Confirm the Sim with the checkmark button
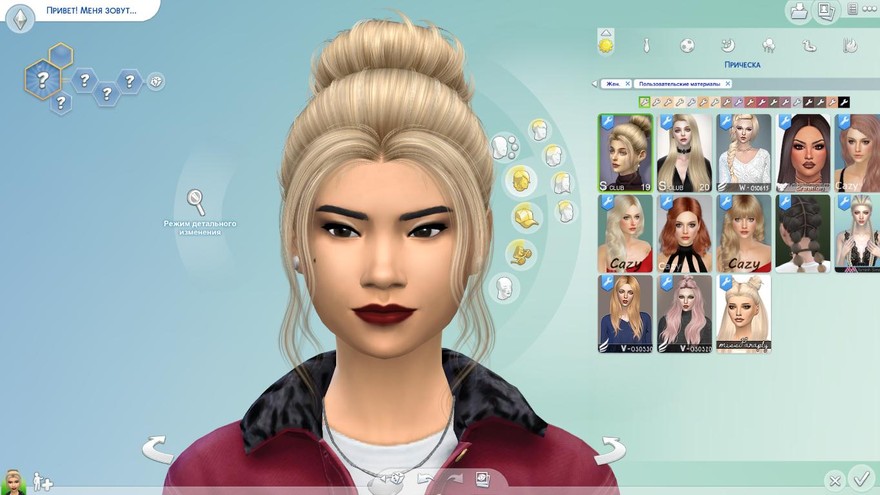This screenshot has height=495, width=880. tap(860, 479)
